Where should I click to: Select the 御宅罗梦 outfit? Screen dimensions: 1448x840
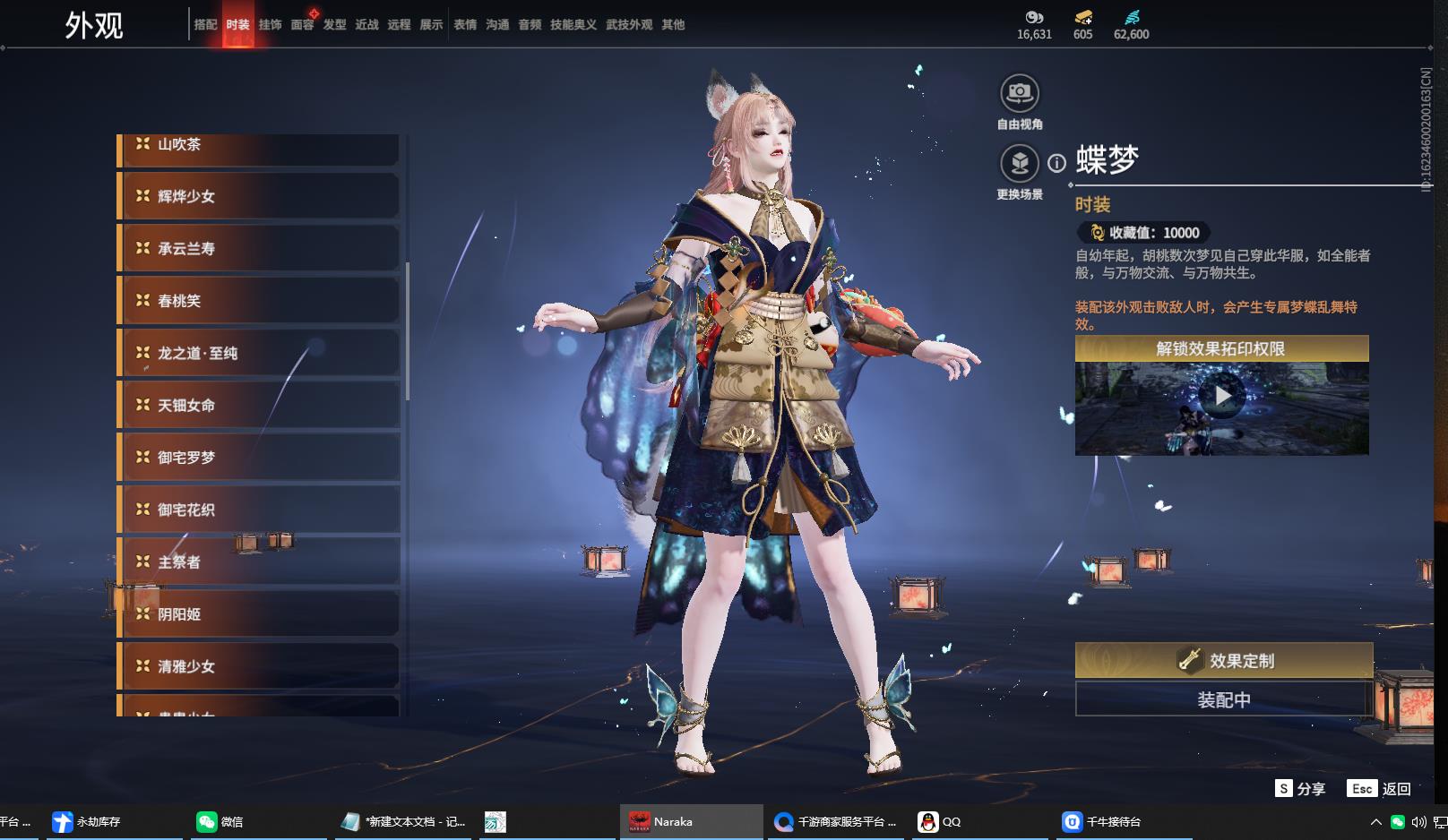(x=259, y=458)
